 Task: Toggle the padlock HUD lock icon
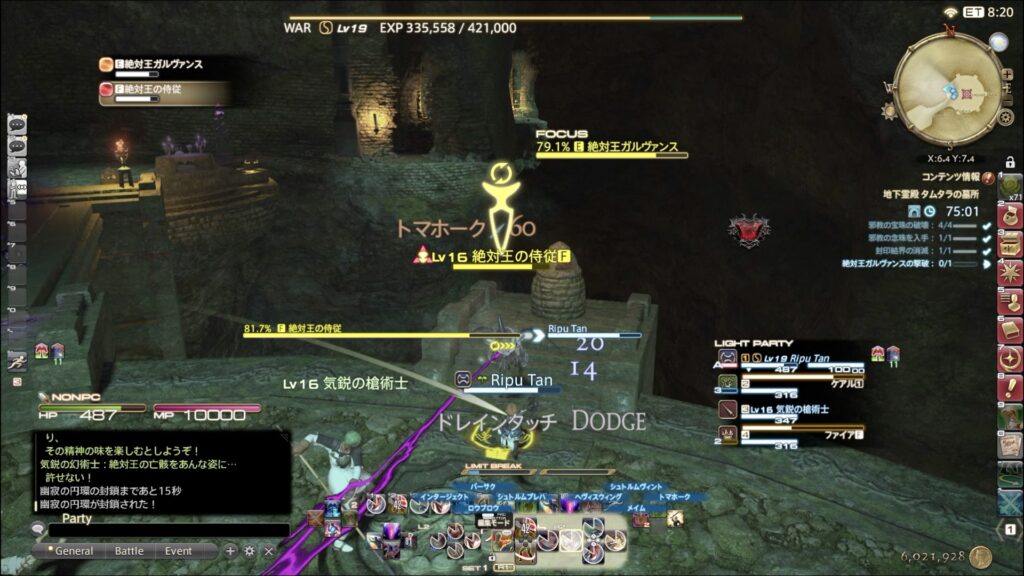click(x=1010, y=162)
